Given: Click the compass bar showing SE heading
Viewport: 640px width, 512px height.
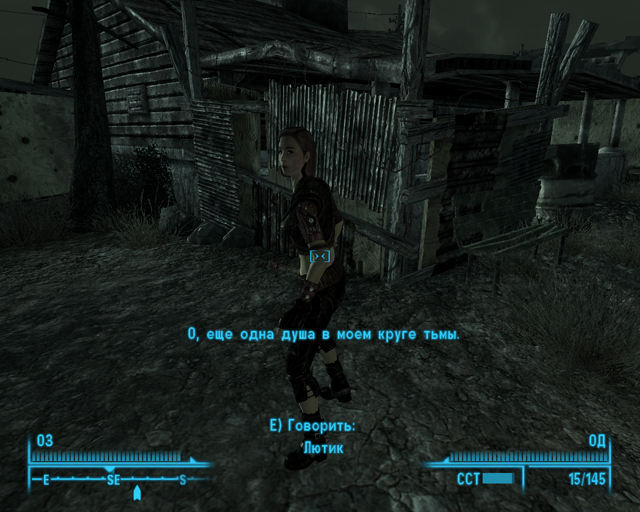Looking at the screenshot, I should click(114, 480).
